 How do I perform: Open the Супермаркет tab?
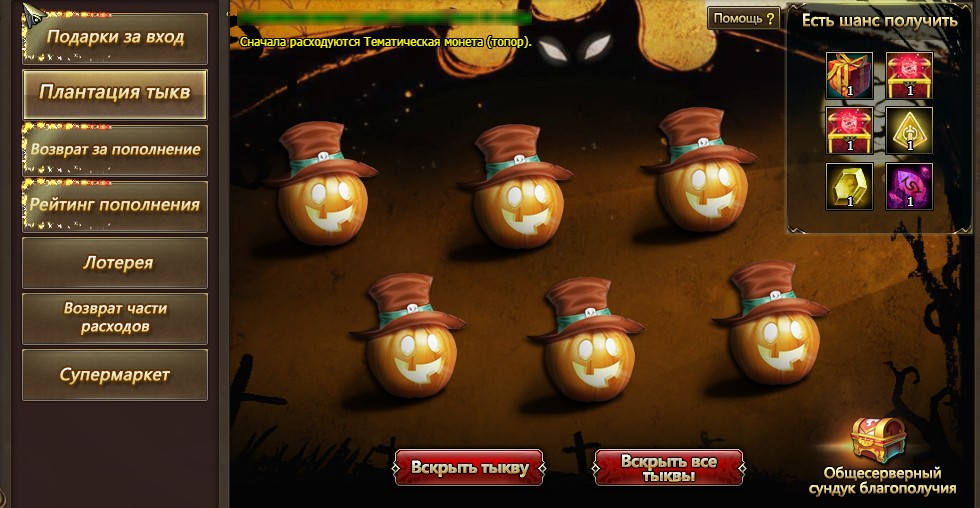tap(115, 375)
